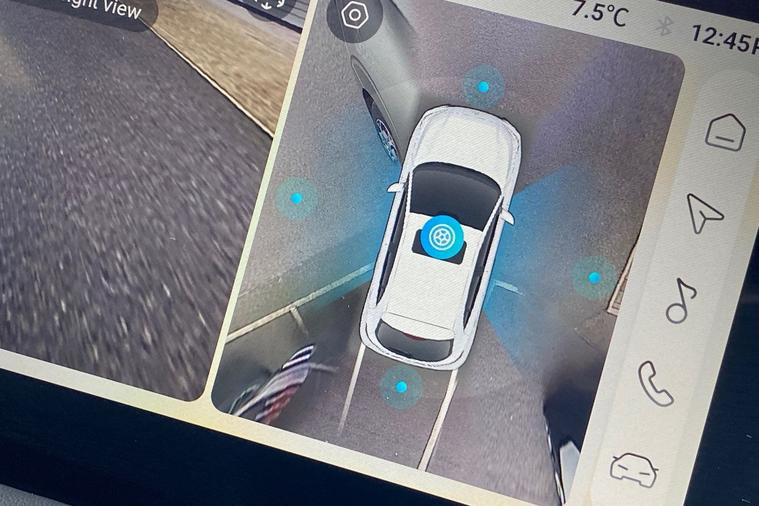The width and height of the screenshot is (759, 506).
Task: Select the blue dot on the car's left side
Action: coord(296,199)
